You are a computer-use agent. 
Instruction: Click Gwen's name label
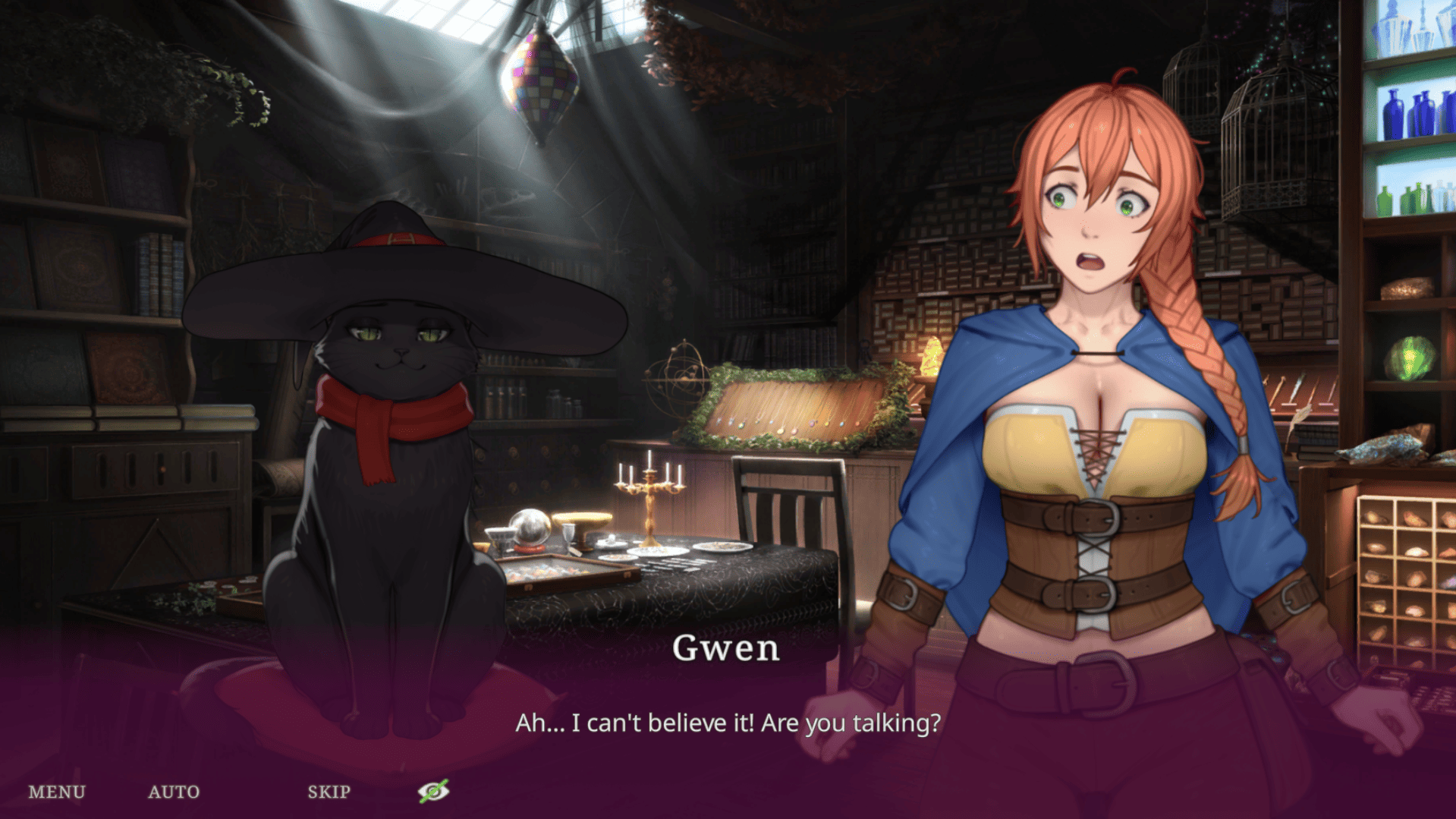point(726,648)
